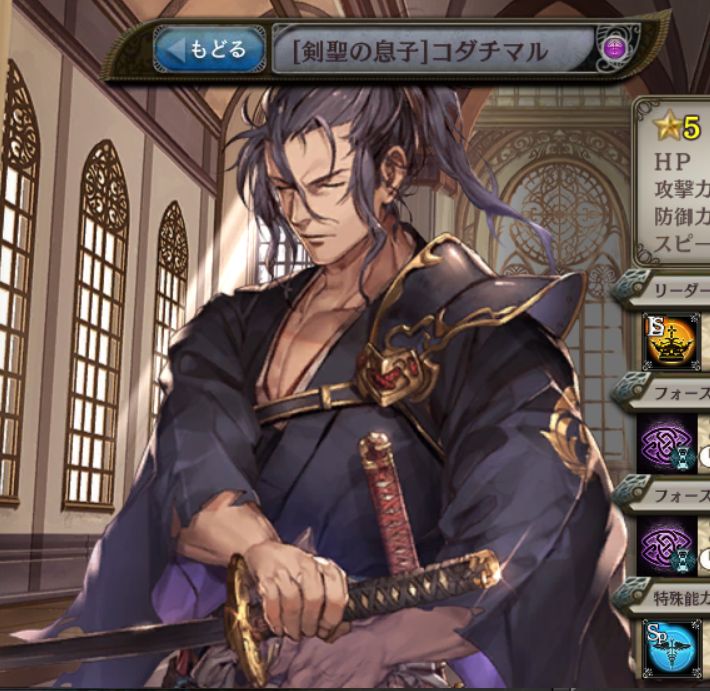Open the blue Sp special ability icon
The image size is (710, 691).
(669, 646)
